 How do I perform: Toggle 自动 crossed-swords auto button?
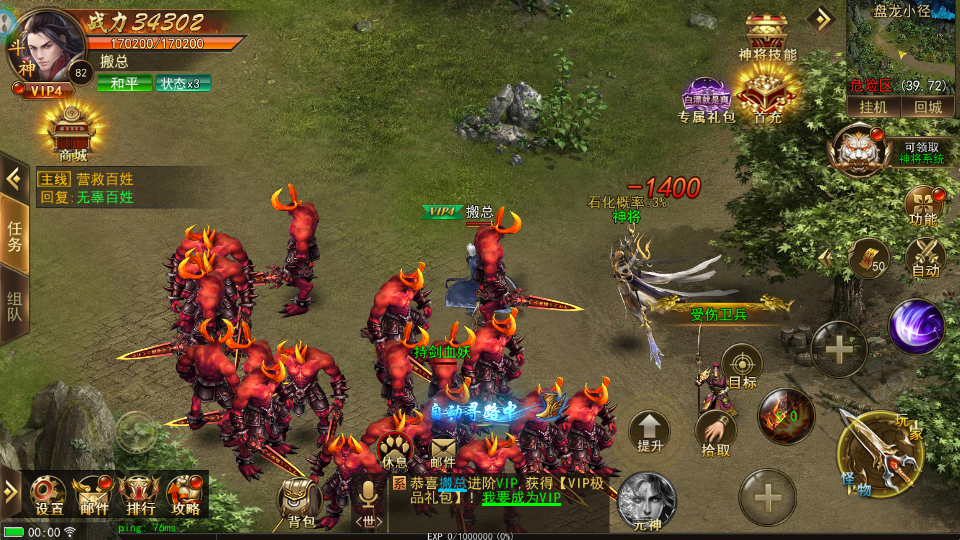925,257
